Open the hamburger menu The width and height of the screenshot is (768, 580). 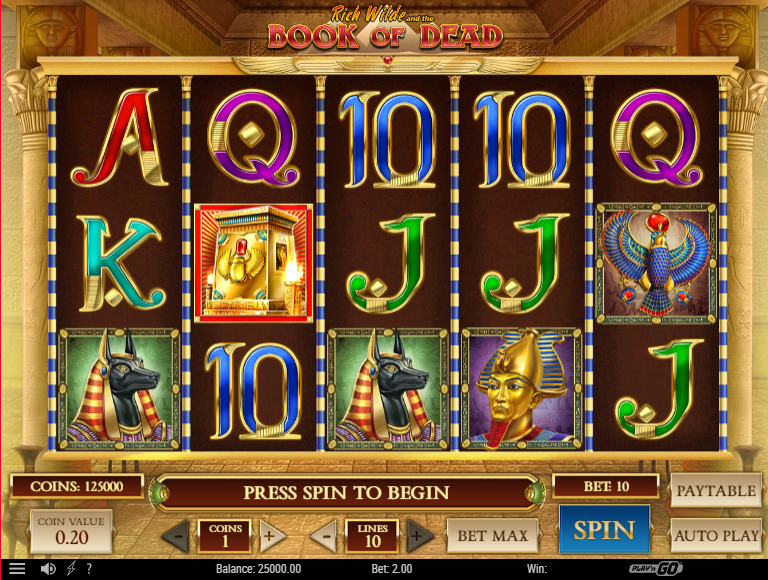(x=17, y=568)
